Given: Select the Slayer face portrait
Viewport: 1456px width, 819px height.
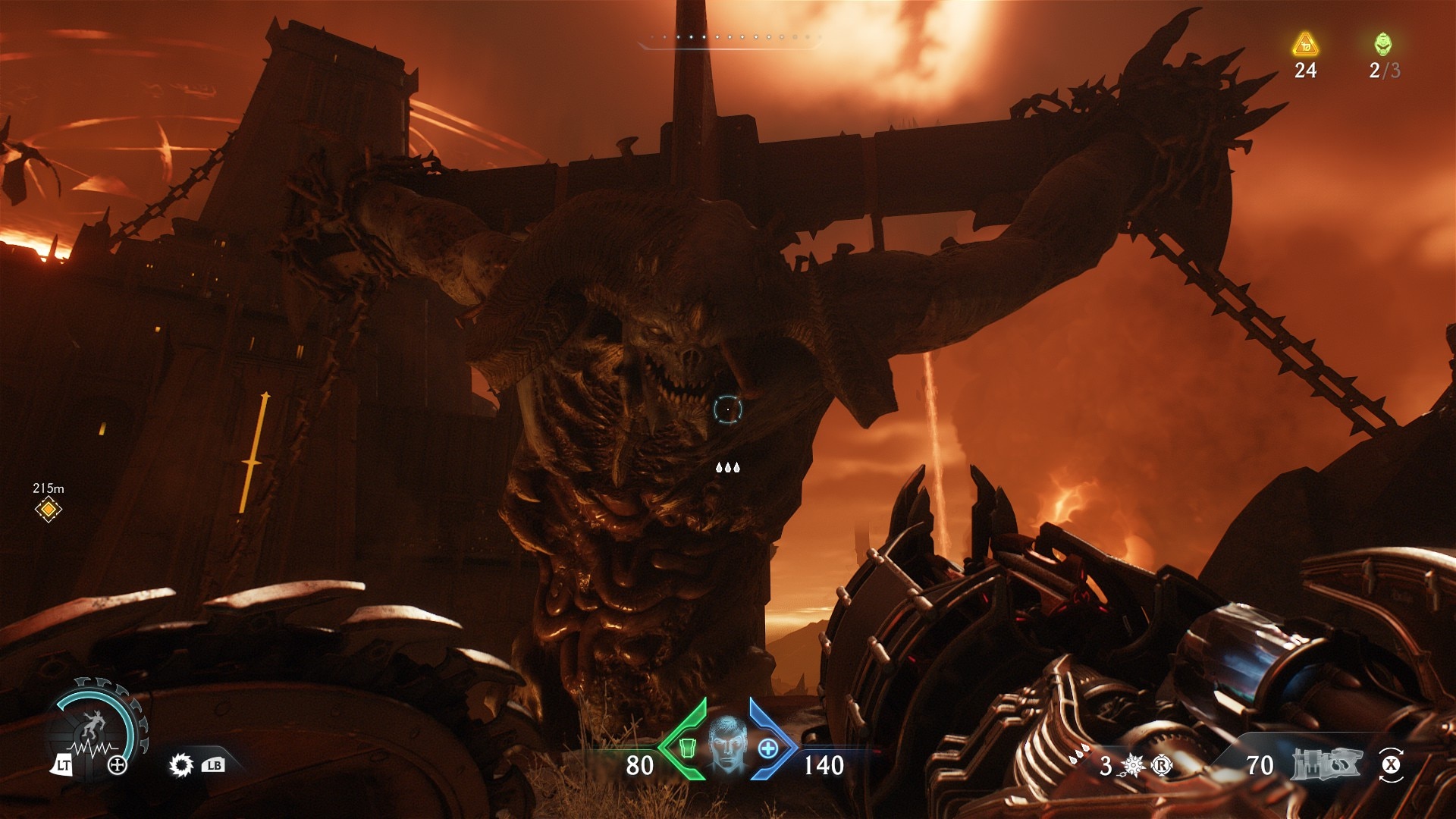Looking at the screenshot, I should (727, 744).
